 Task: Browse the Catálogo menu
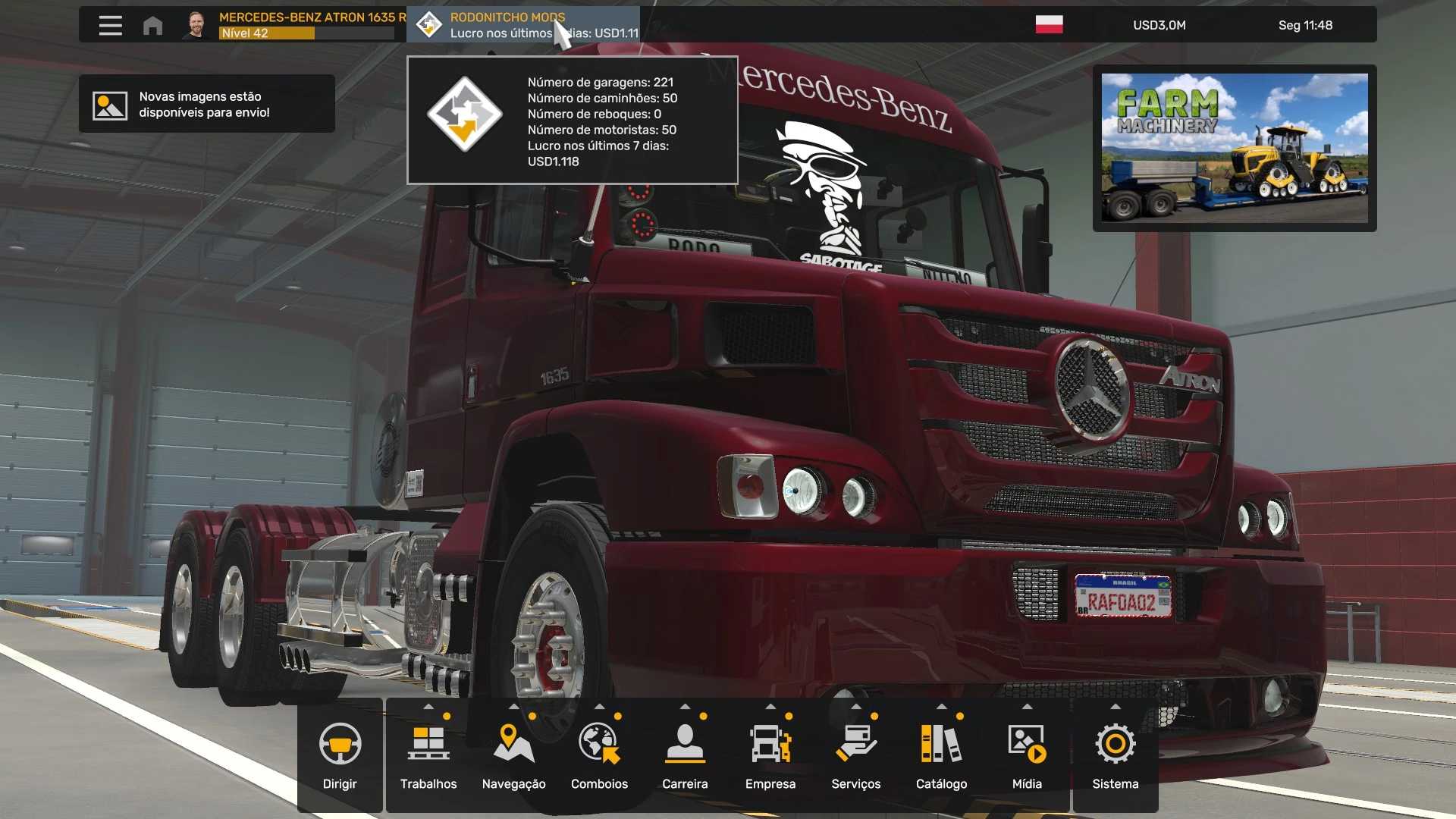point(941,755)
